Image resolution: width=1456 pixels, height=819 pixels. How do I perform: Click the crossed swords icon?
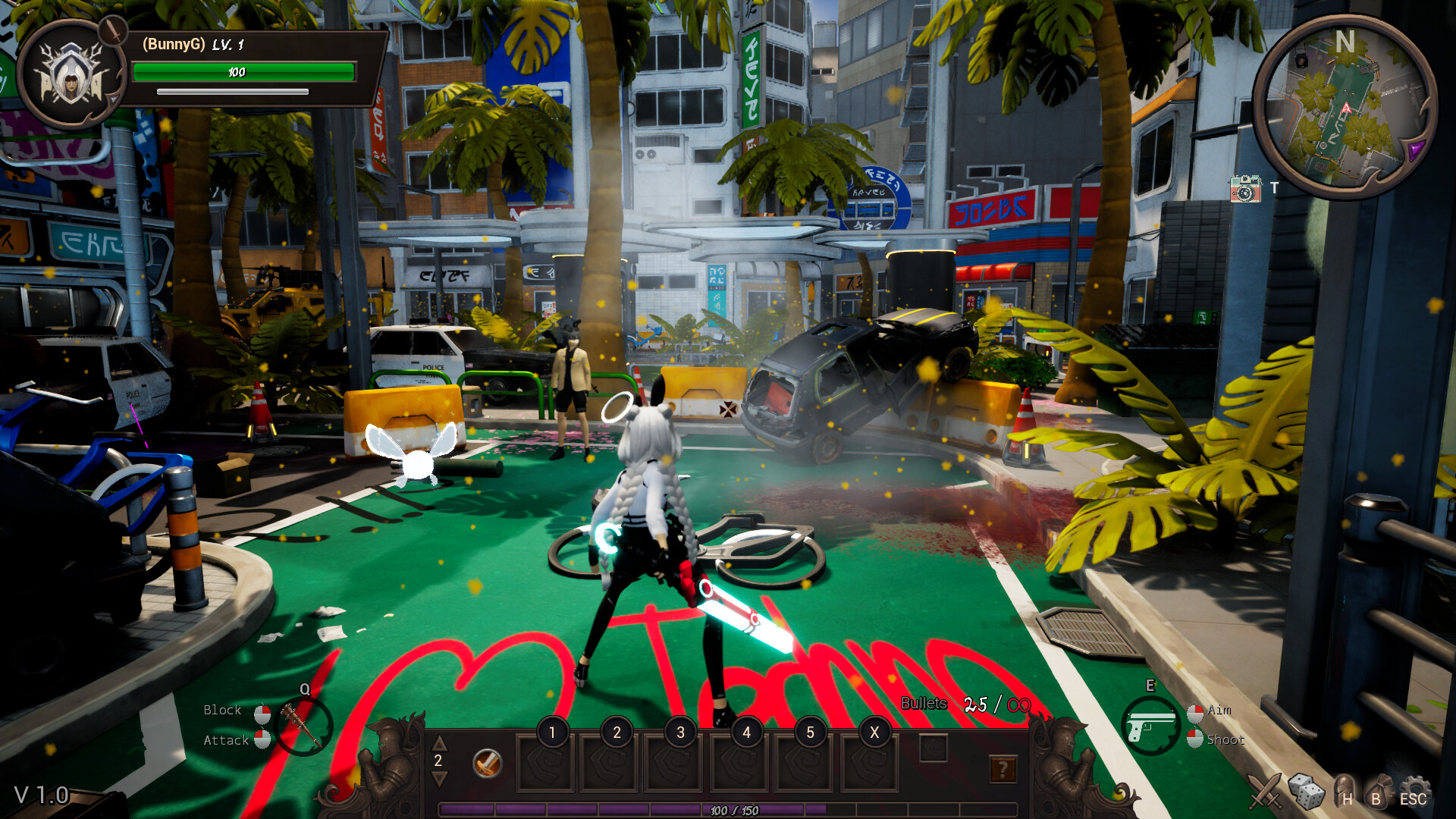point(1266,791)
